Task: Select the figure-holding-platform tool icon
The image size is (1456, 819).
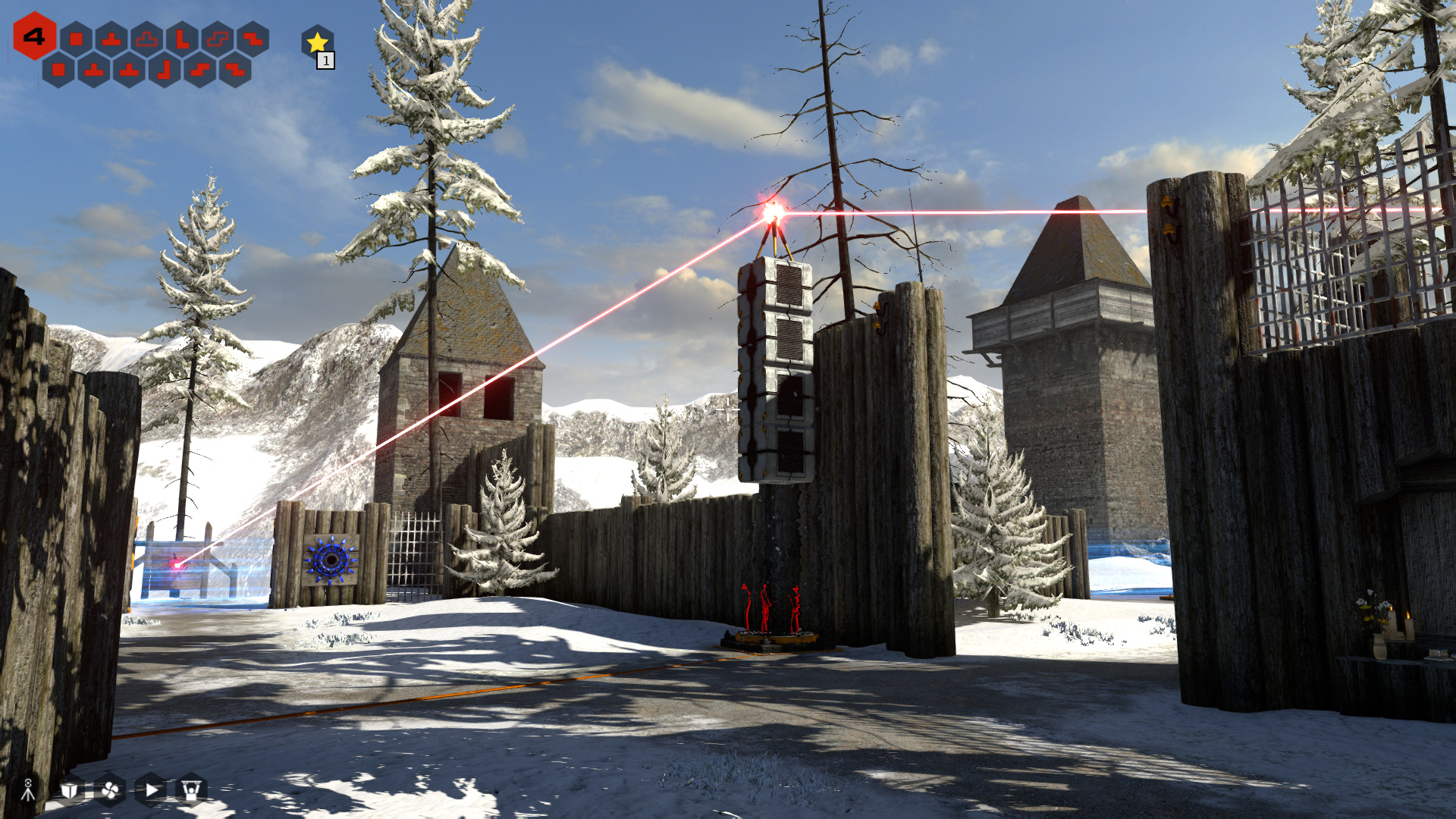Action: click(x=191, y=790)
